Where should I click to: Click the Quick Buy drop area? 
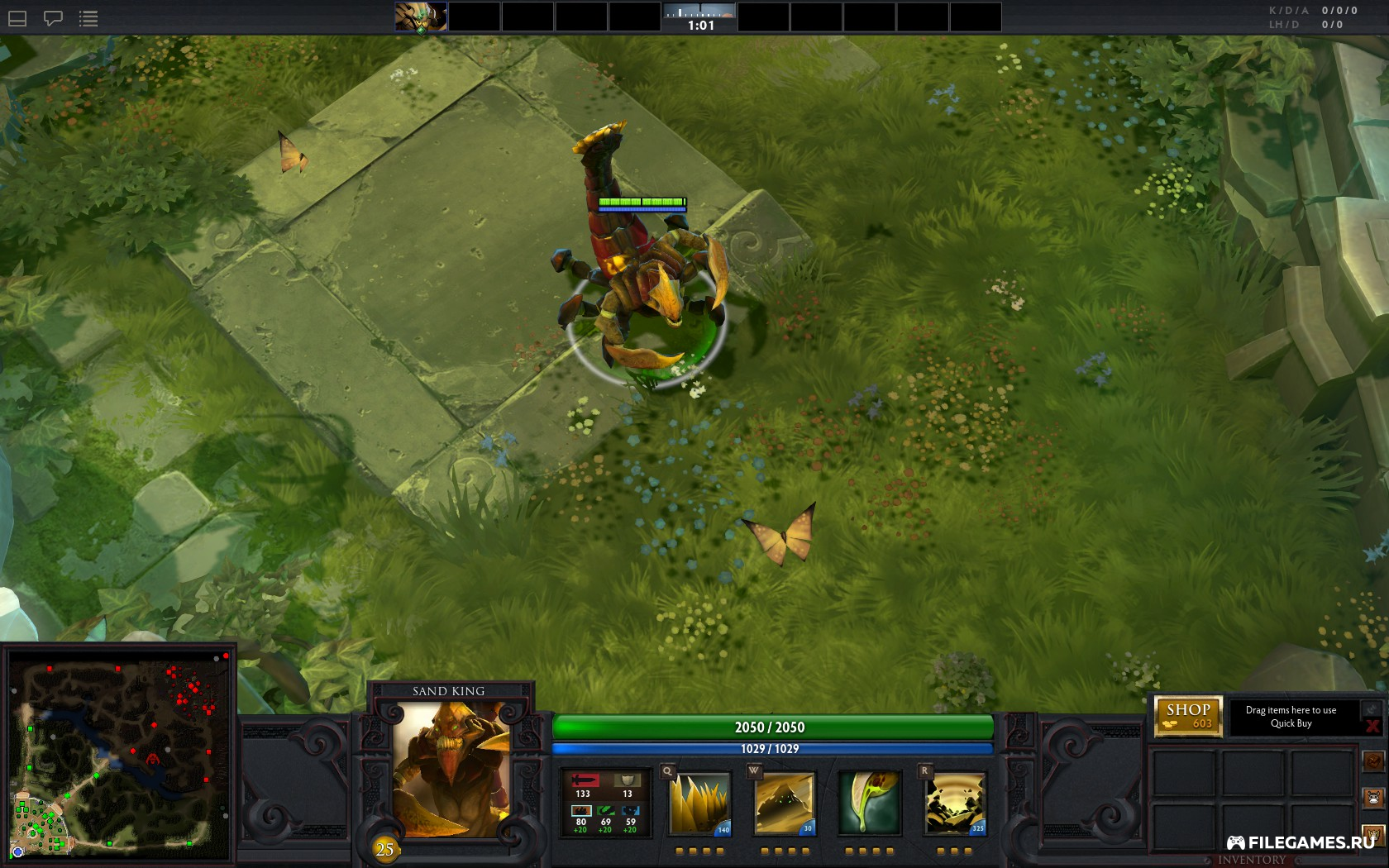pyautogui.click(x=1291, y=717)
